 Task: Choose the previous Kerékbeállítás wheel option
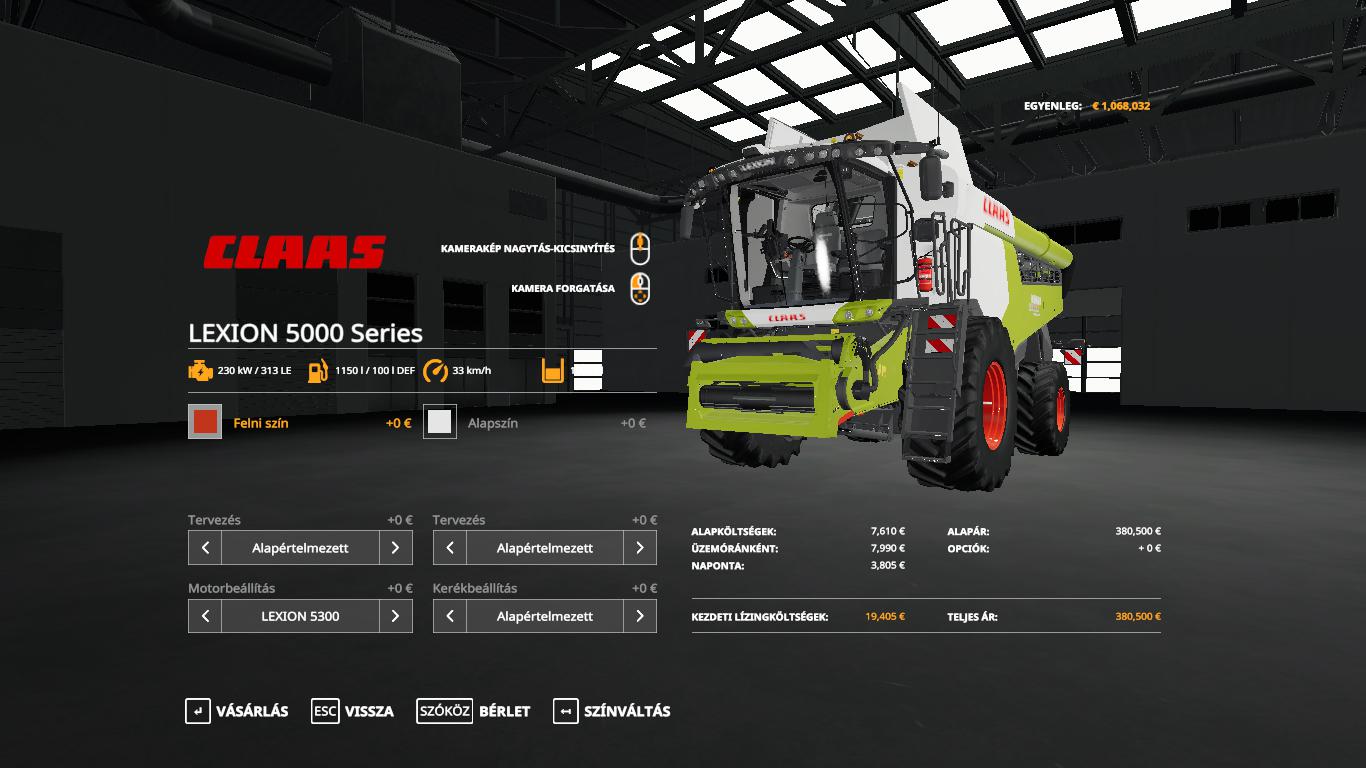(x=450, y=616)
